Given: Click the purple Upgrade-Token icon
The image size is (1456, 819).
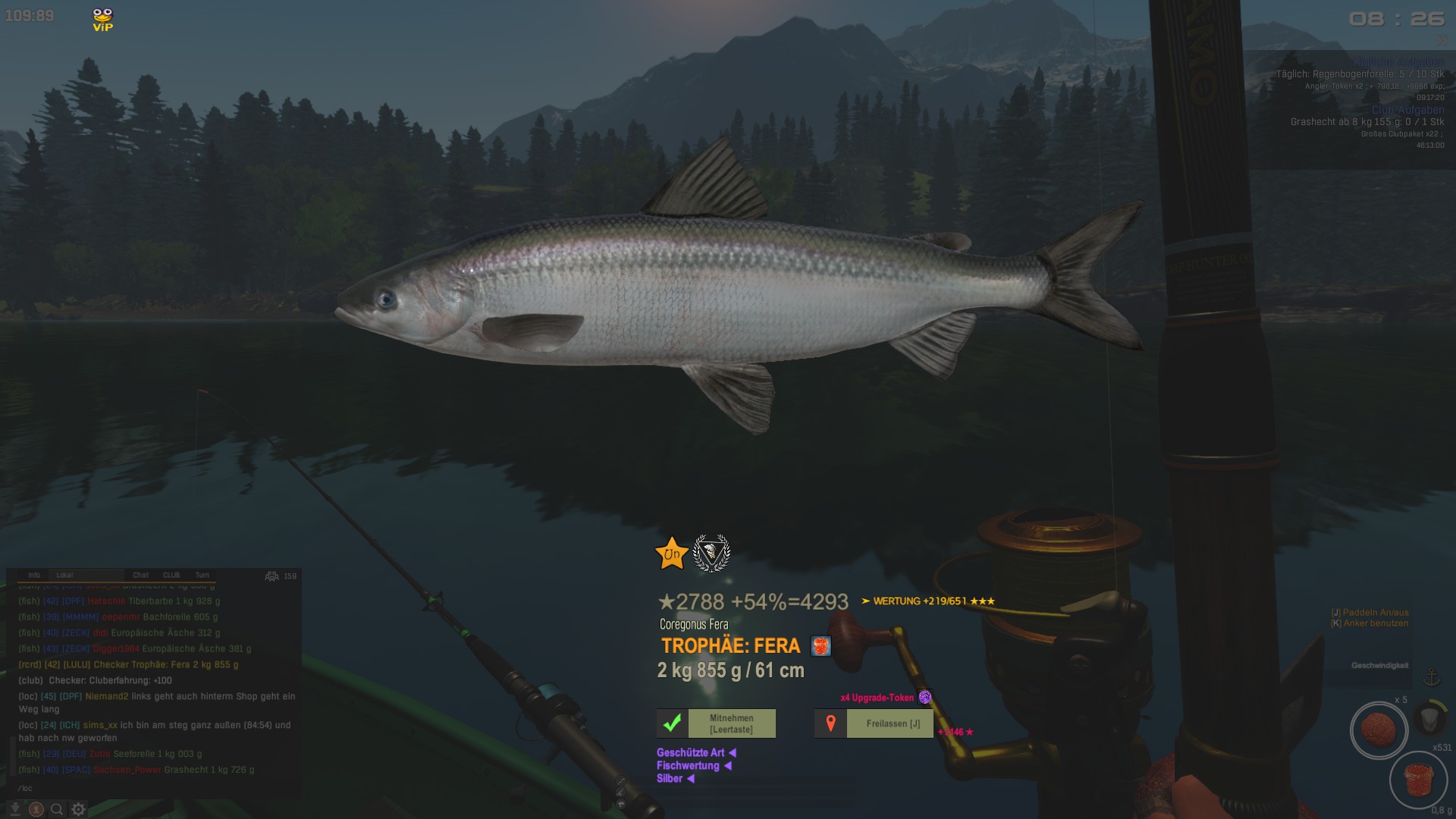Looking at the screenshot, I should point(925,697).
